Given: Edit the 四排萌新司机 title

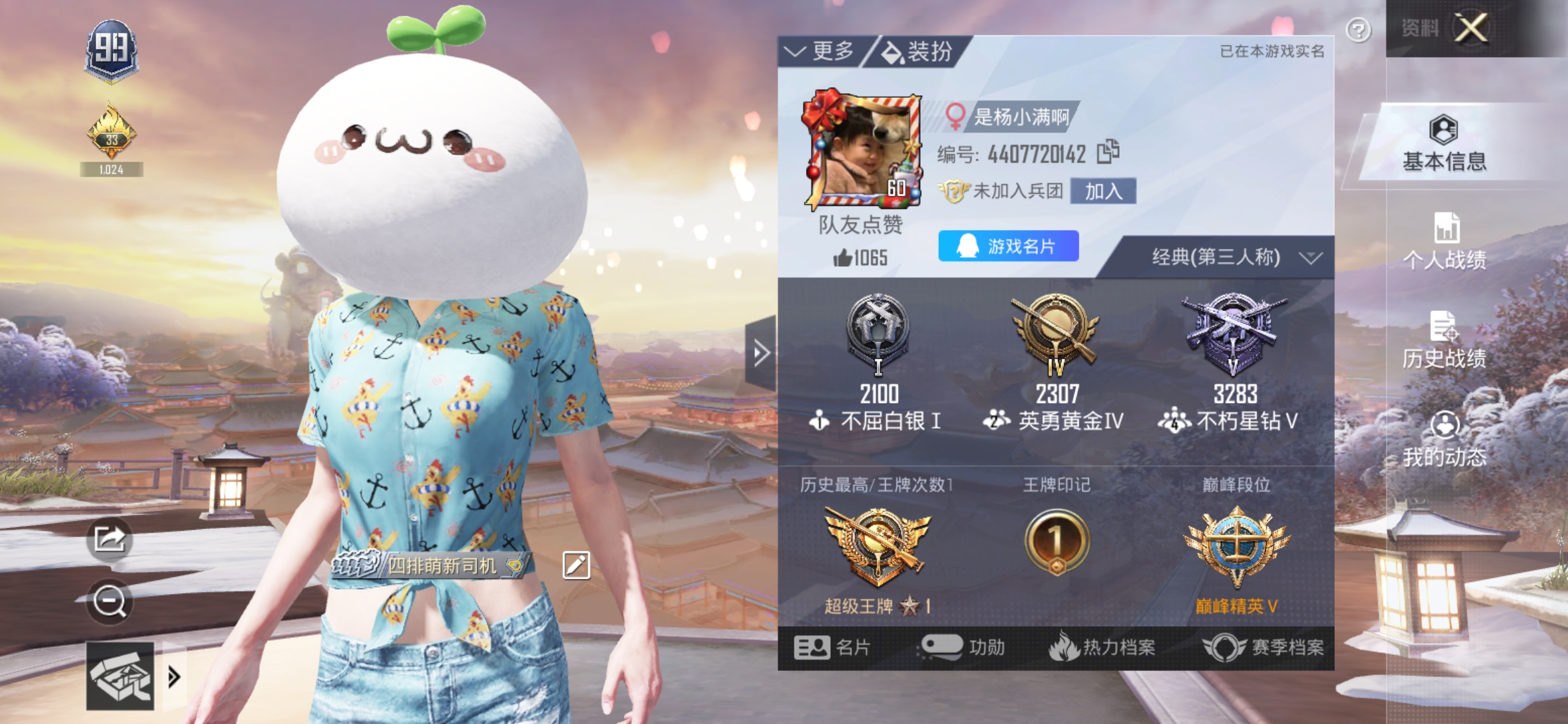Looking at the screenshot, I should [576, 566].
